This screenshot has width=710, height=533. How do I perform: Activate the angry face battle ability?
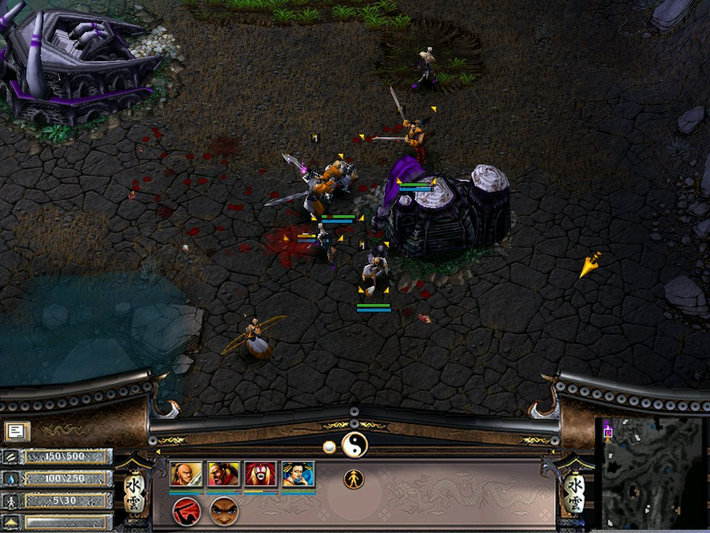pyautogui.click(x=224, y=511)
